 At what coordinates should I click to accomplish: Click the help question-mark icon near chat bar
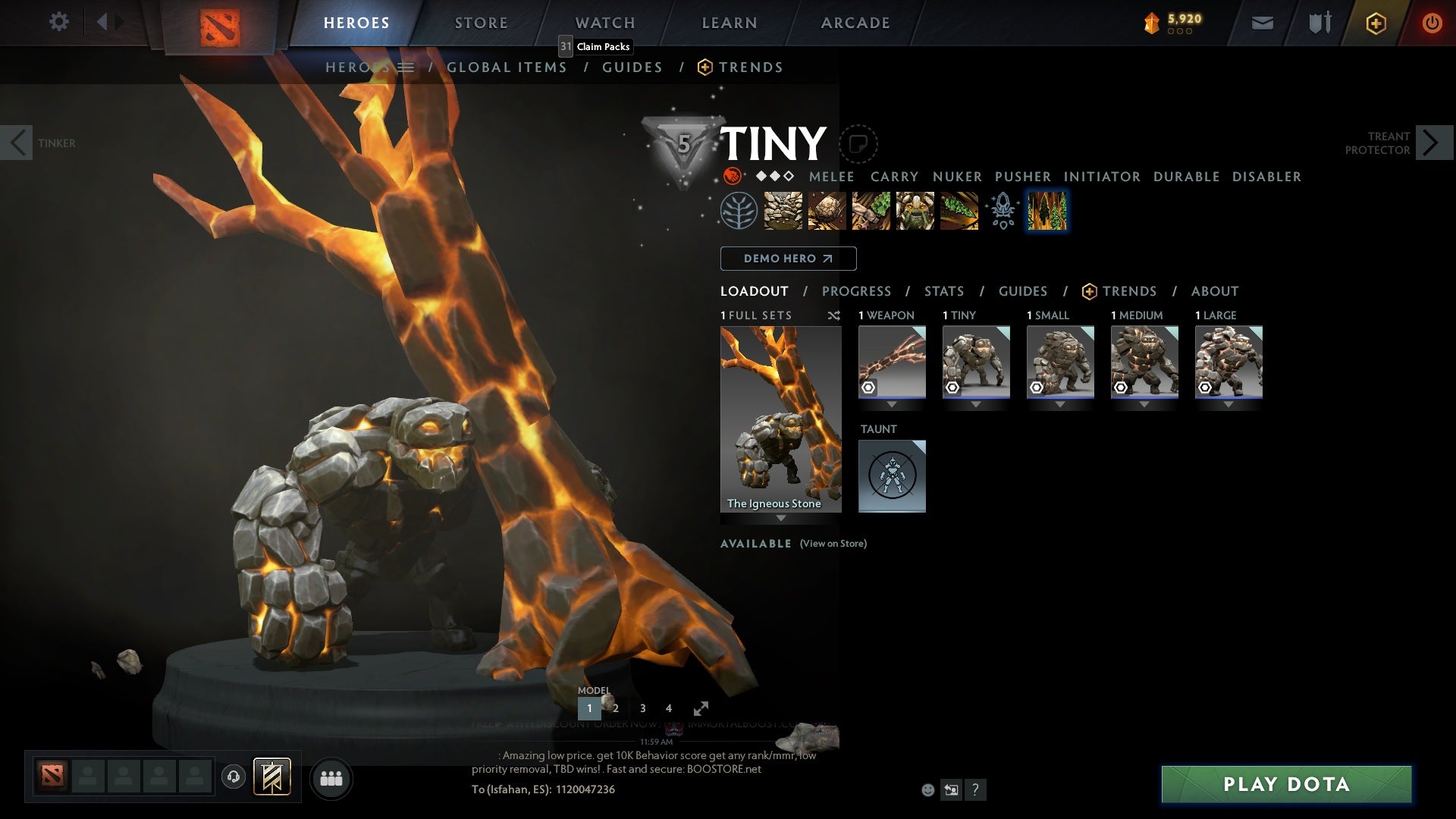975,790
